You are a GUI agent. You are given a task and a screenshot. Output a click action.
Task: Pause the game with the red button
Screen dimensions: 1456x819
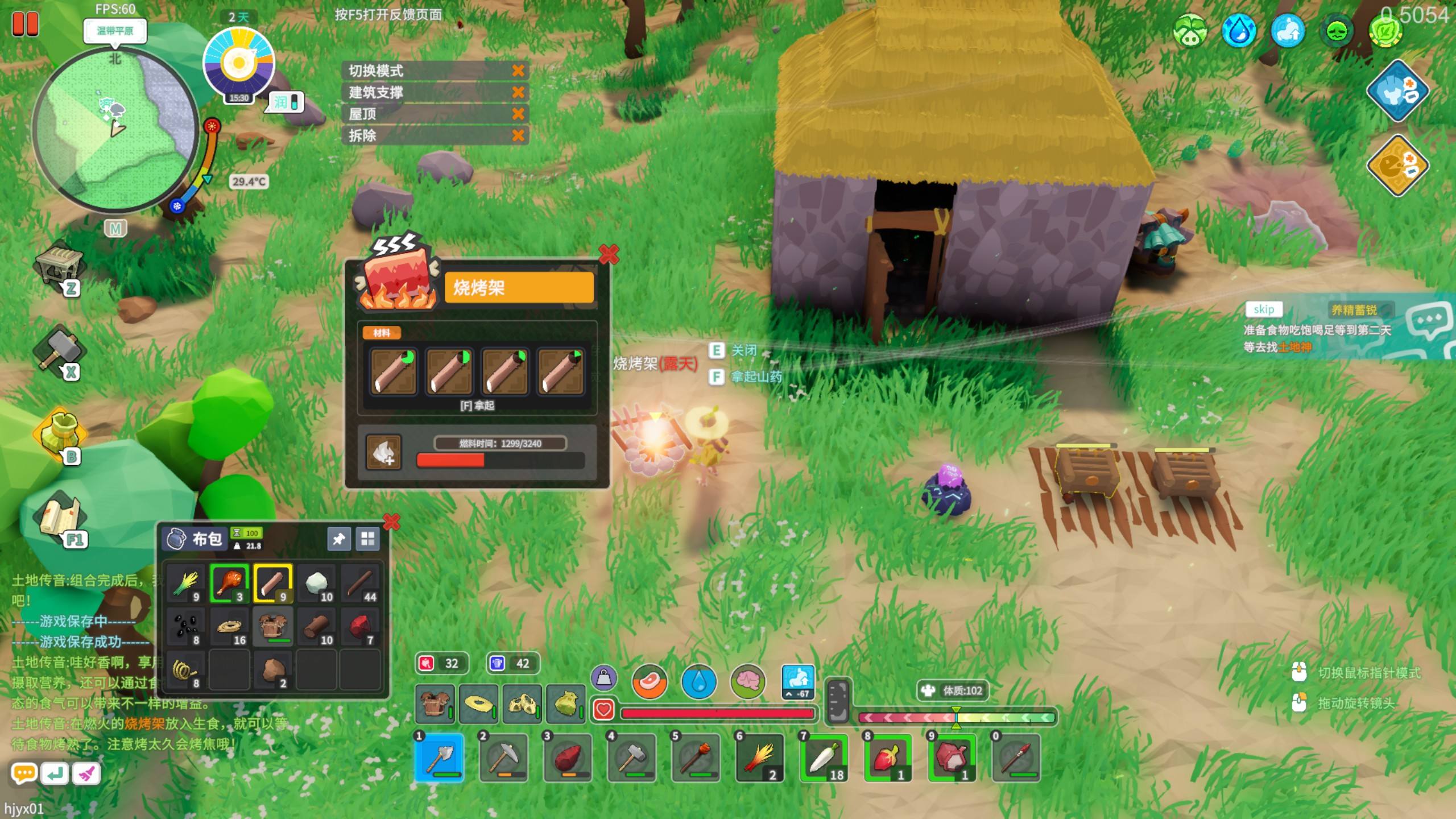(25, 24)
